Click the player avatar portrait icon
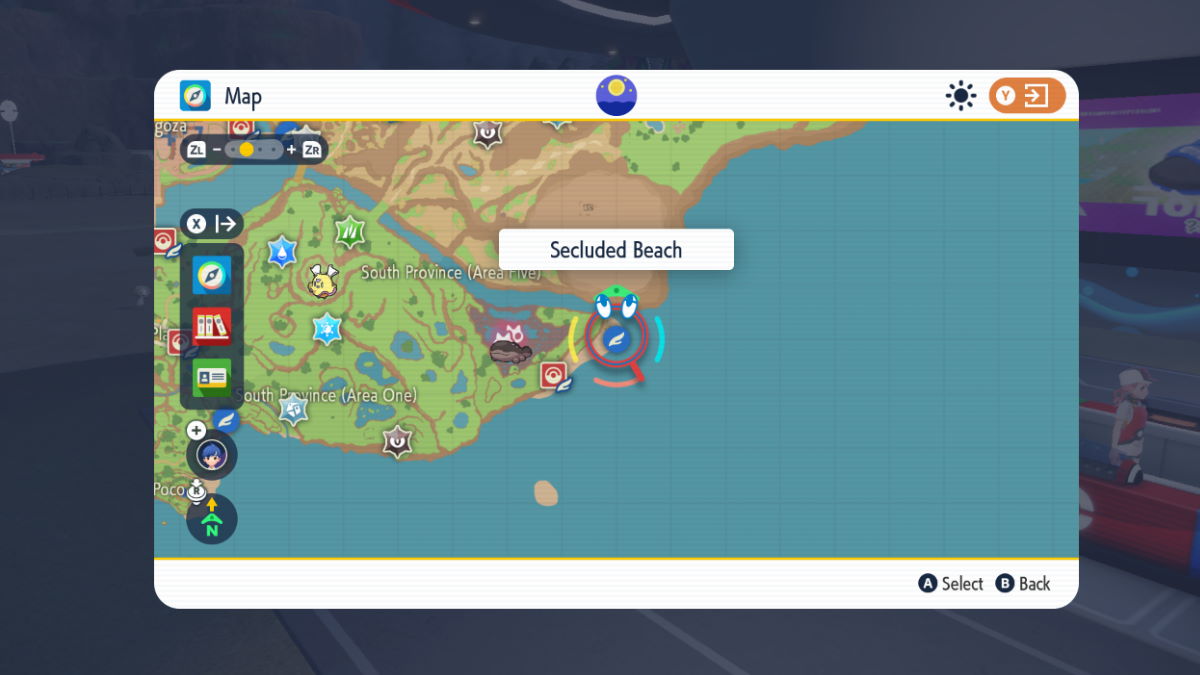 pos(212,456)
